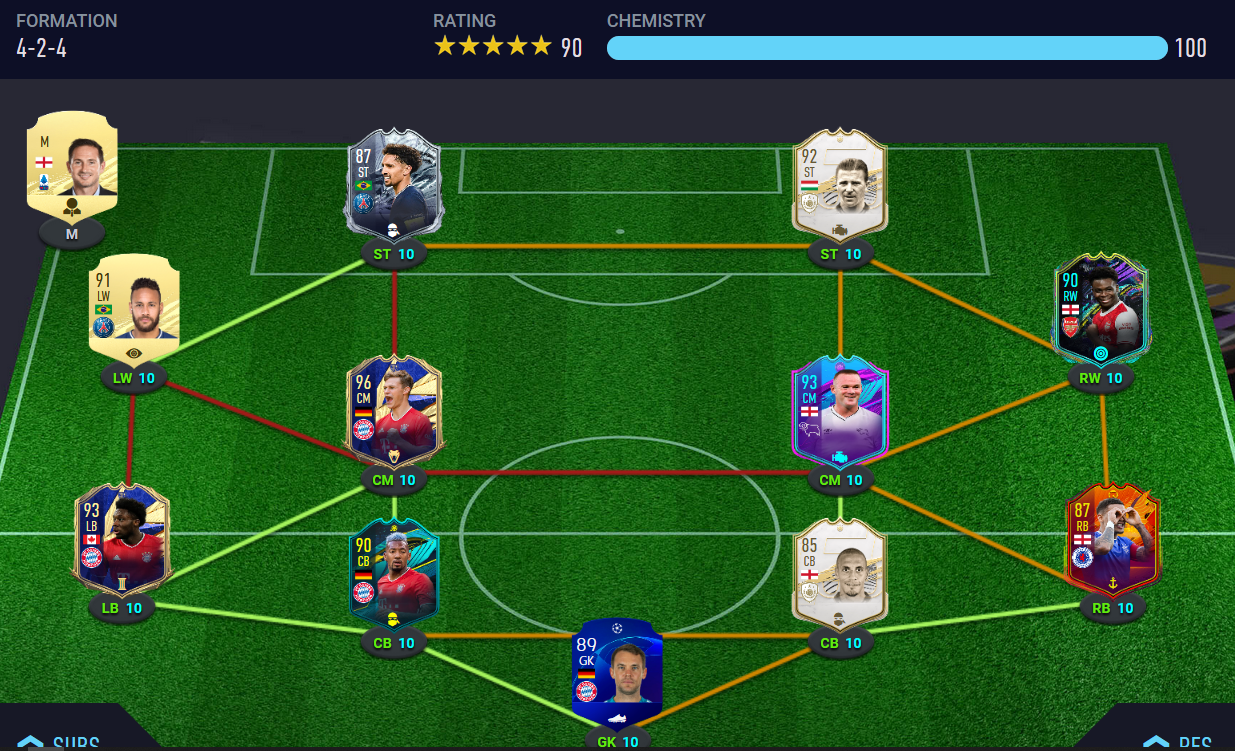
Task: Expand the Subs panel
Action: click(60, 741)
